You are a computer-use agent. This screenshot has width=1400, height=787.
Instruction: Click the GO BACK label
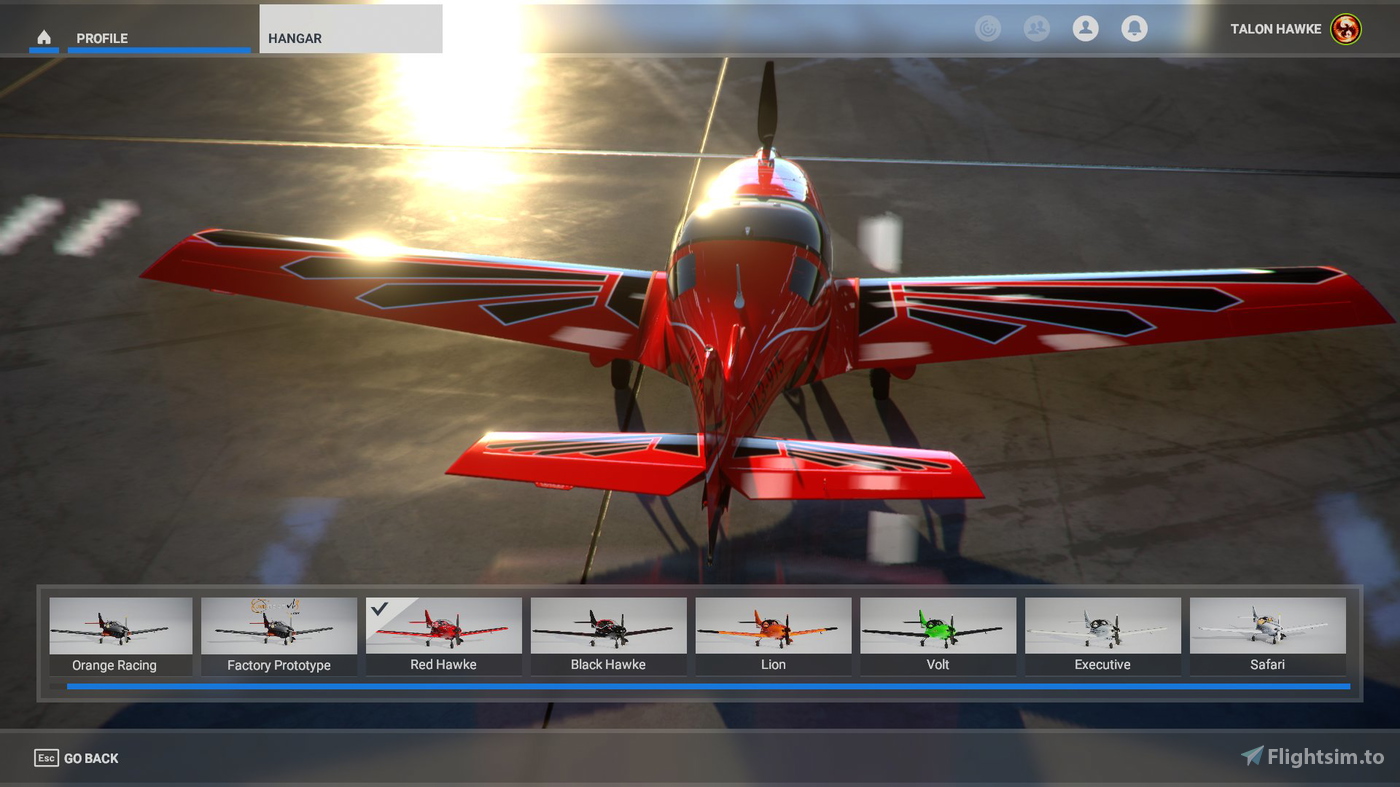pos(91,757)
